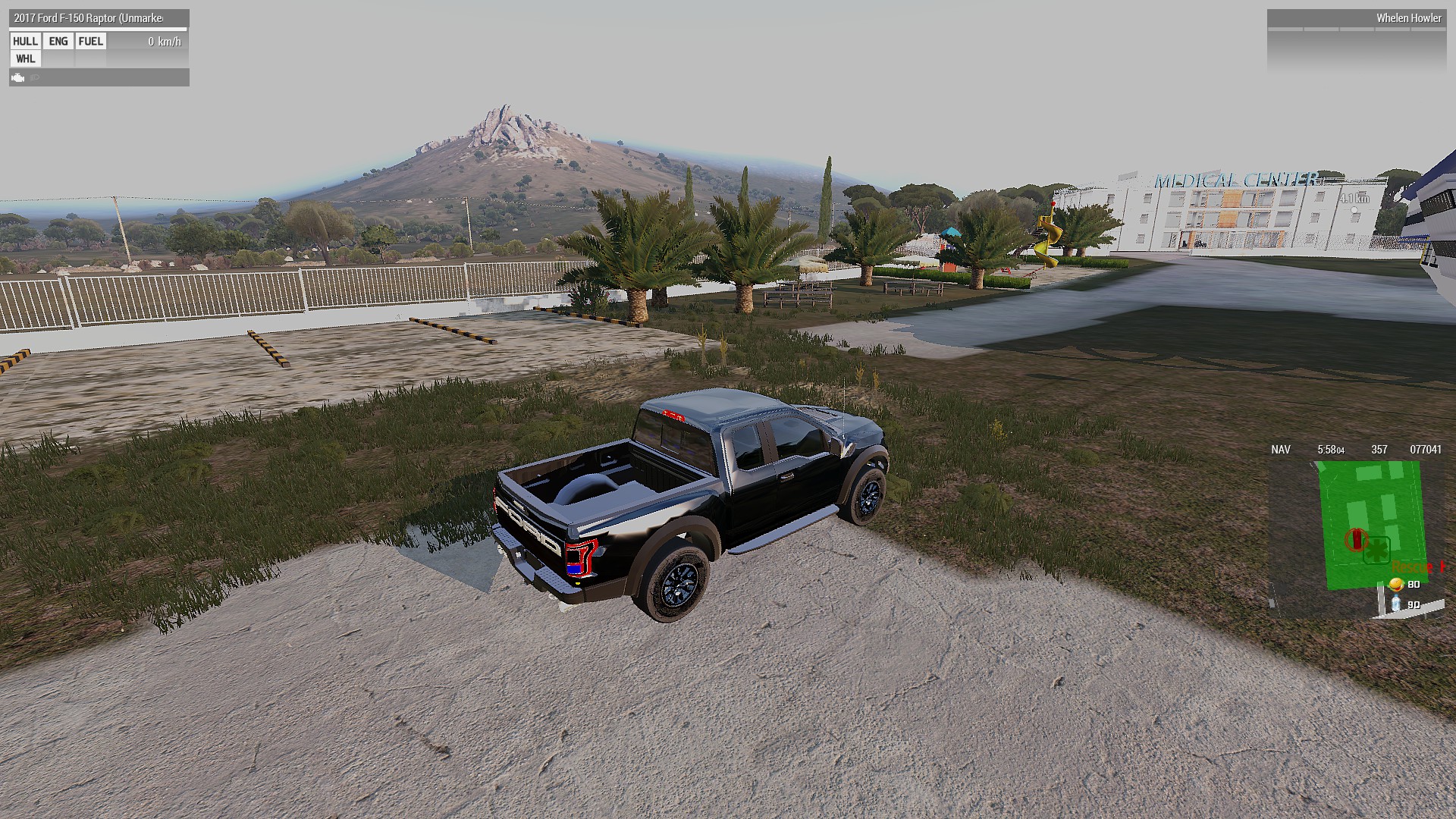Click the WHL wheel status indicator
This screenshot has width=1456, height=819.
click(x=25, y=59)
